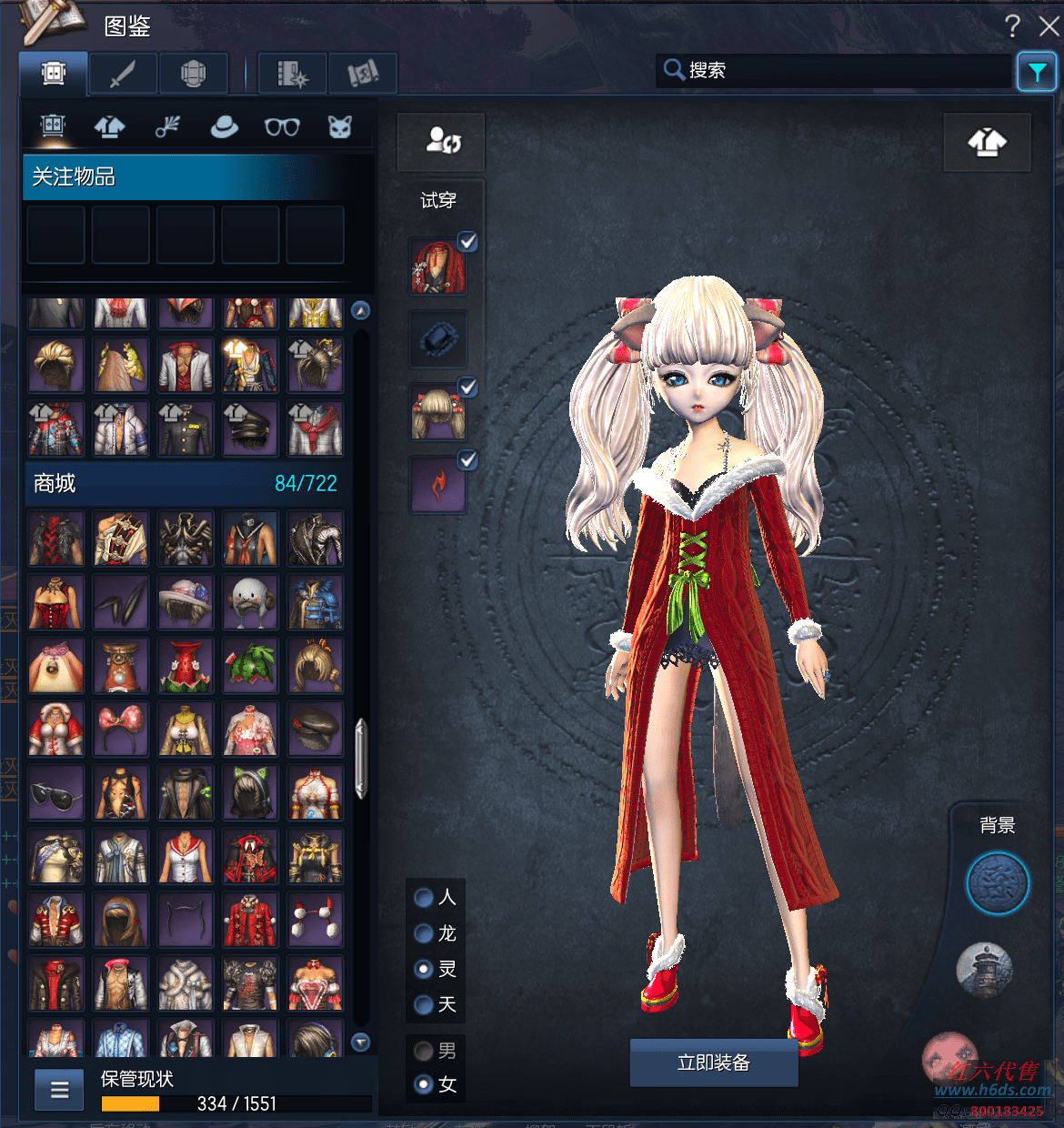Select the sunglasses item in the shop list
This screenshot has width=1064, height=1128.
[x=55, y=793]
